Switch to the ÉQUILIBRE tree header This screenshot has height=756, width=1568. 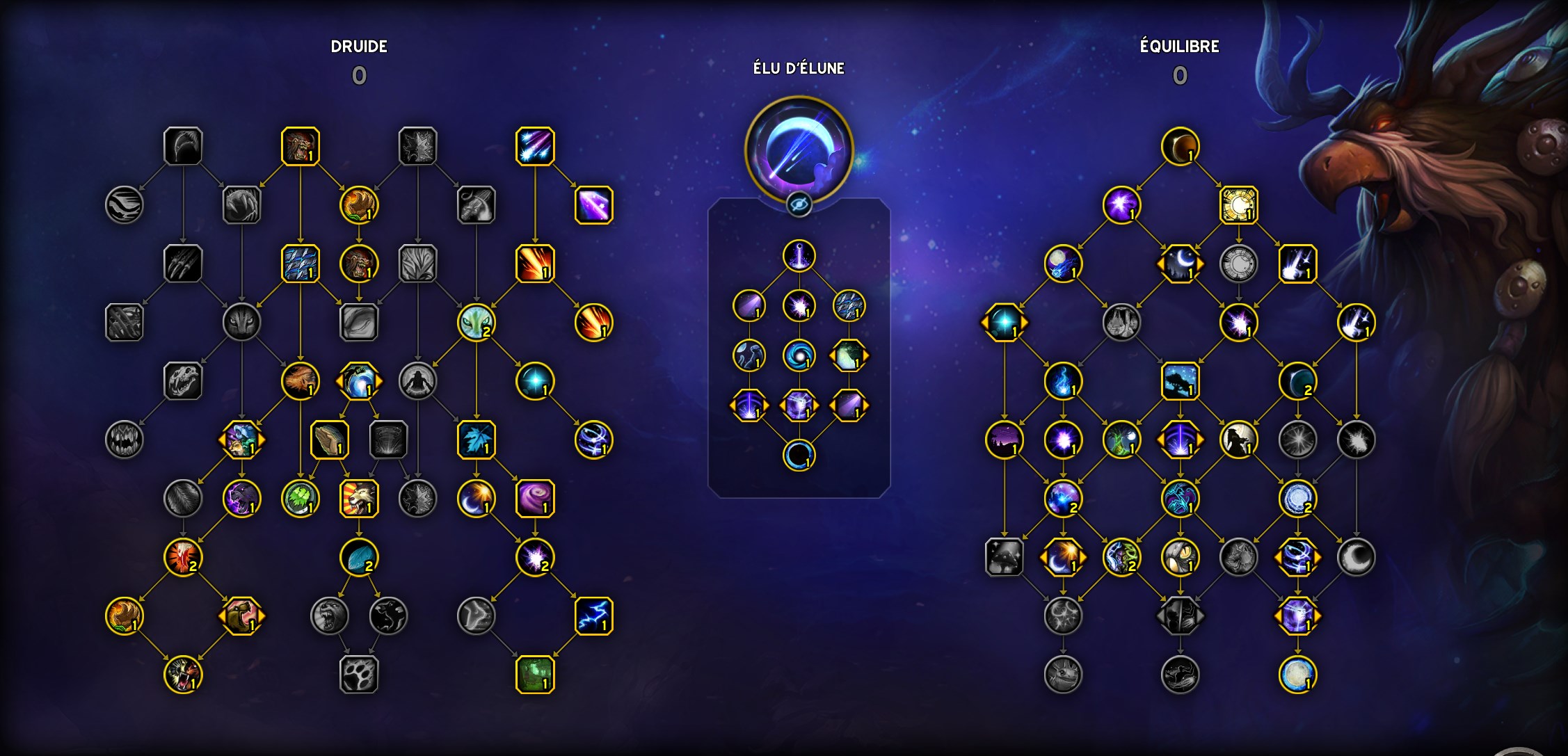(1178, 48)
